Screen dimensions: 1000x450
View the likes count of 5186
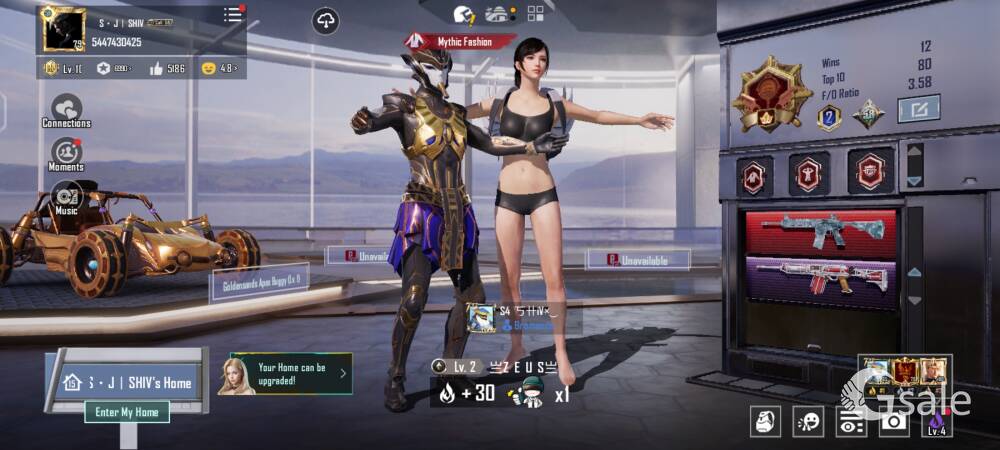pyautogui.click(x=166, y=69)
